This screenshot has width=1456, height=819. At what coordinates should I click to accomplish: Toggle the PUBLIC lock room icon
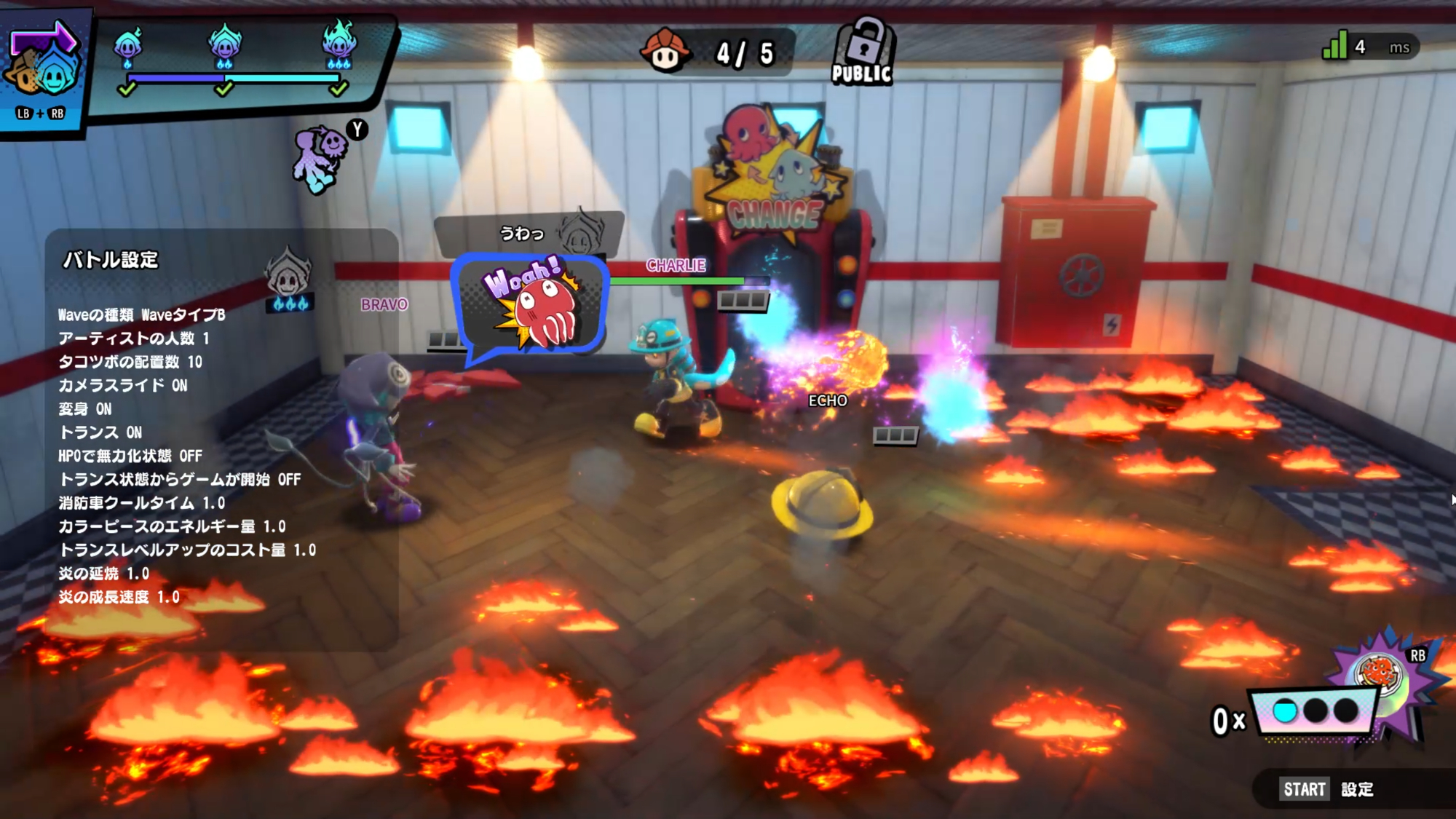coord(862,52)
